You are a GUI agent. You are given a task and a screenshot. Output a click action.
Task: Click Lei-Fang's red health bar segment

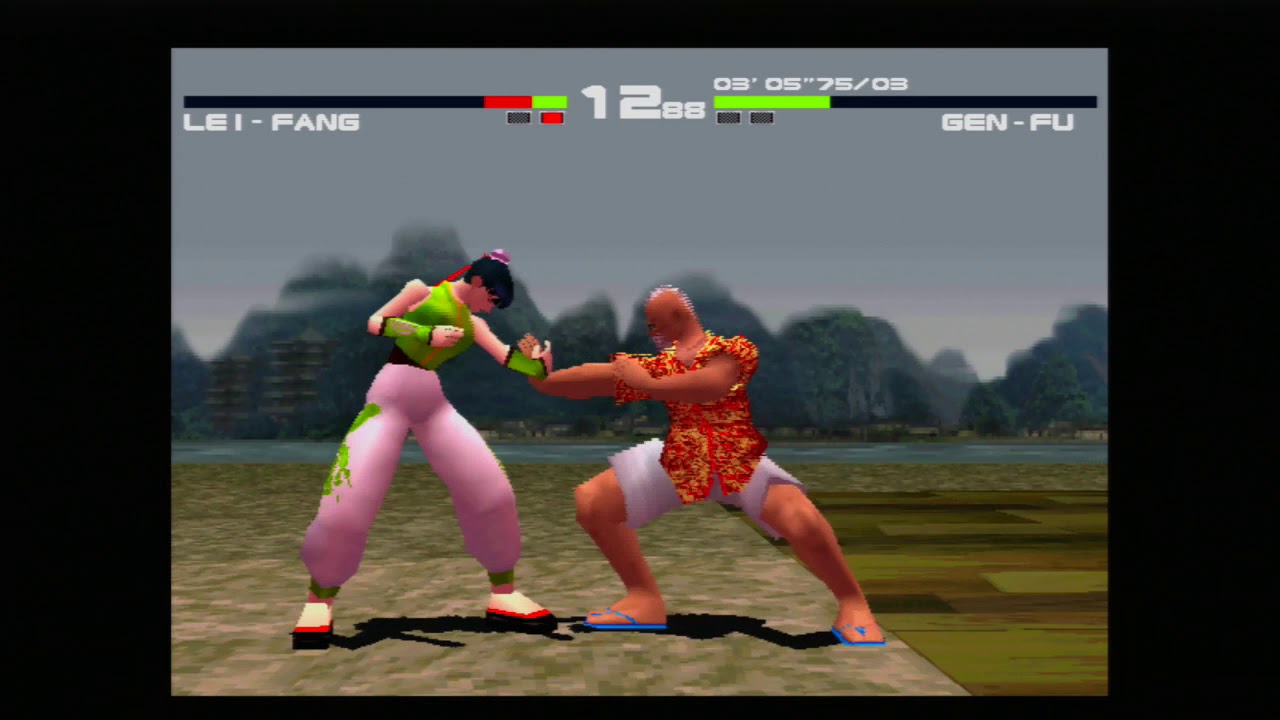click(x=508, y=101)
